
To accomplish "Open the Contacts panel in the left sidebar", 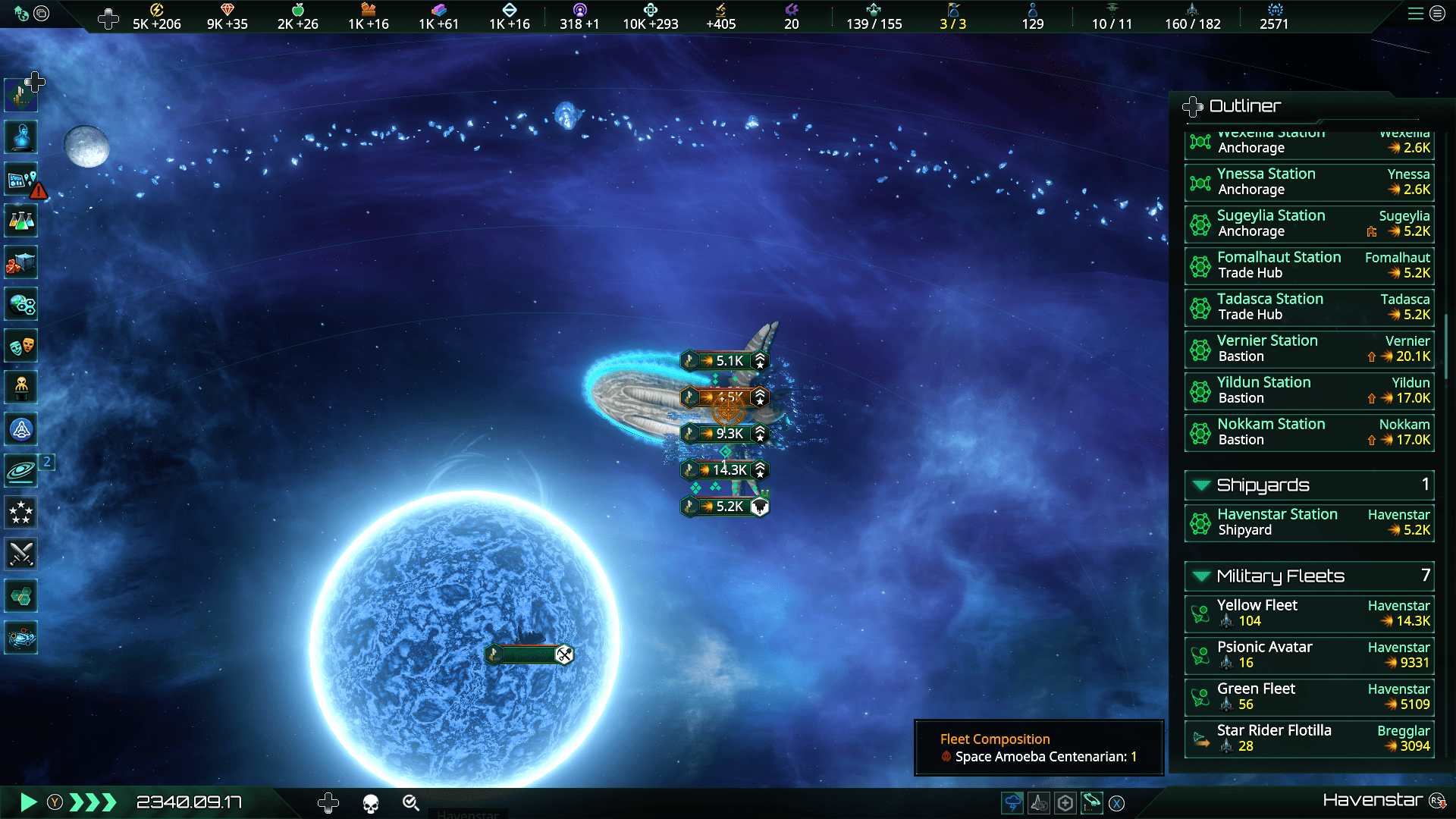I will tap(20, 137).
